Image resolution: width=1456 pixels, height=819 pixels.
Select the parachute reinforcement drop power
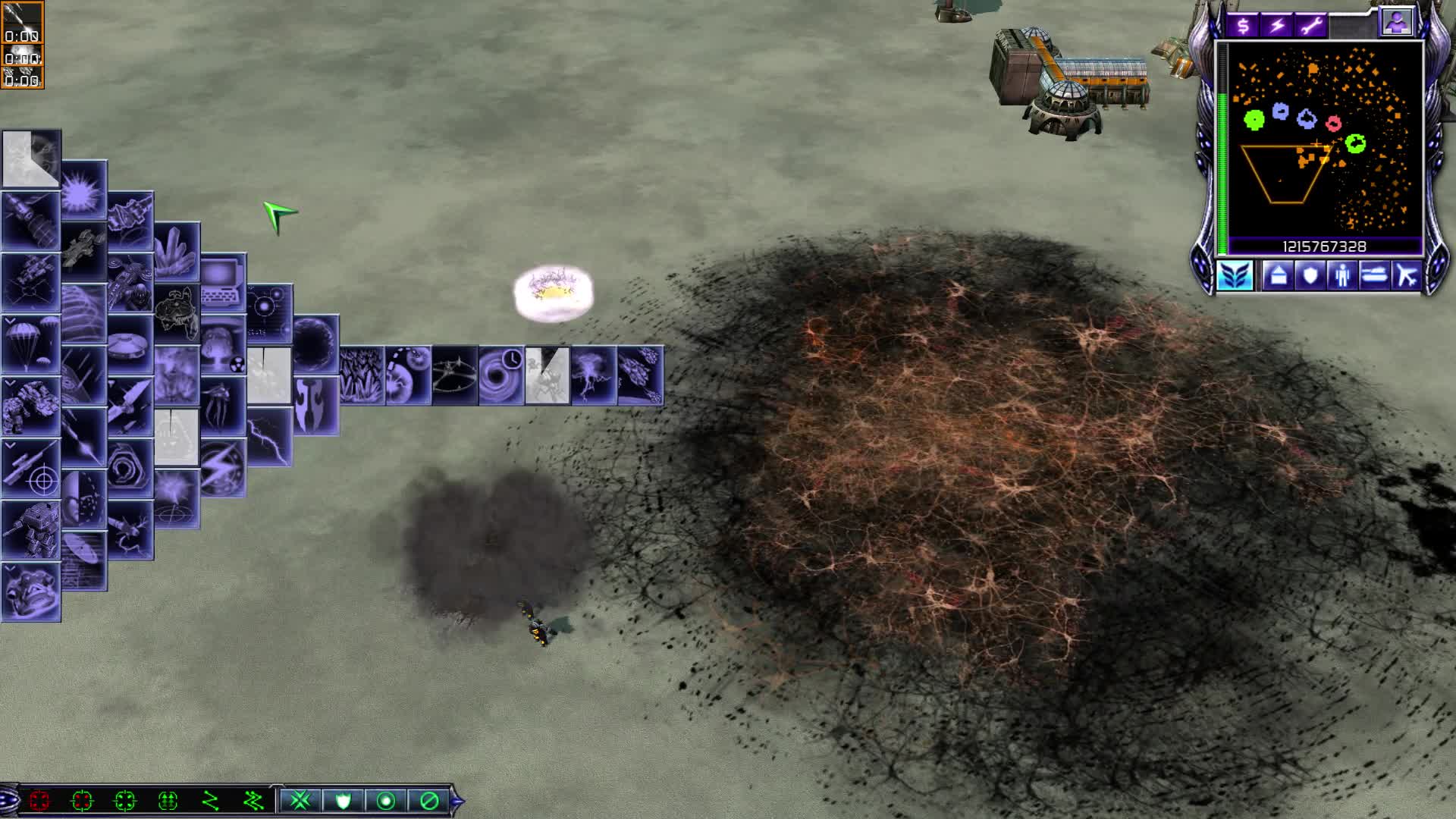coord(30,344)
